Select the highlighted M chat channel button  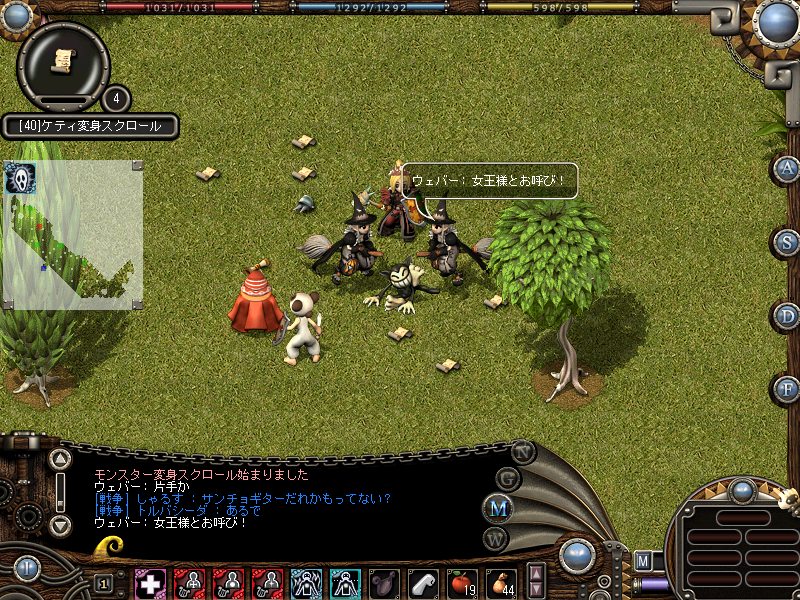(x=499, y=508)
